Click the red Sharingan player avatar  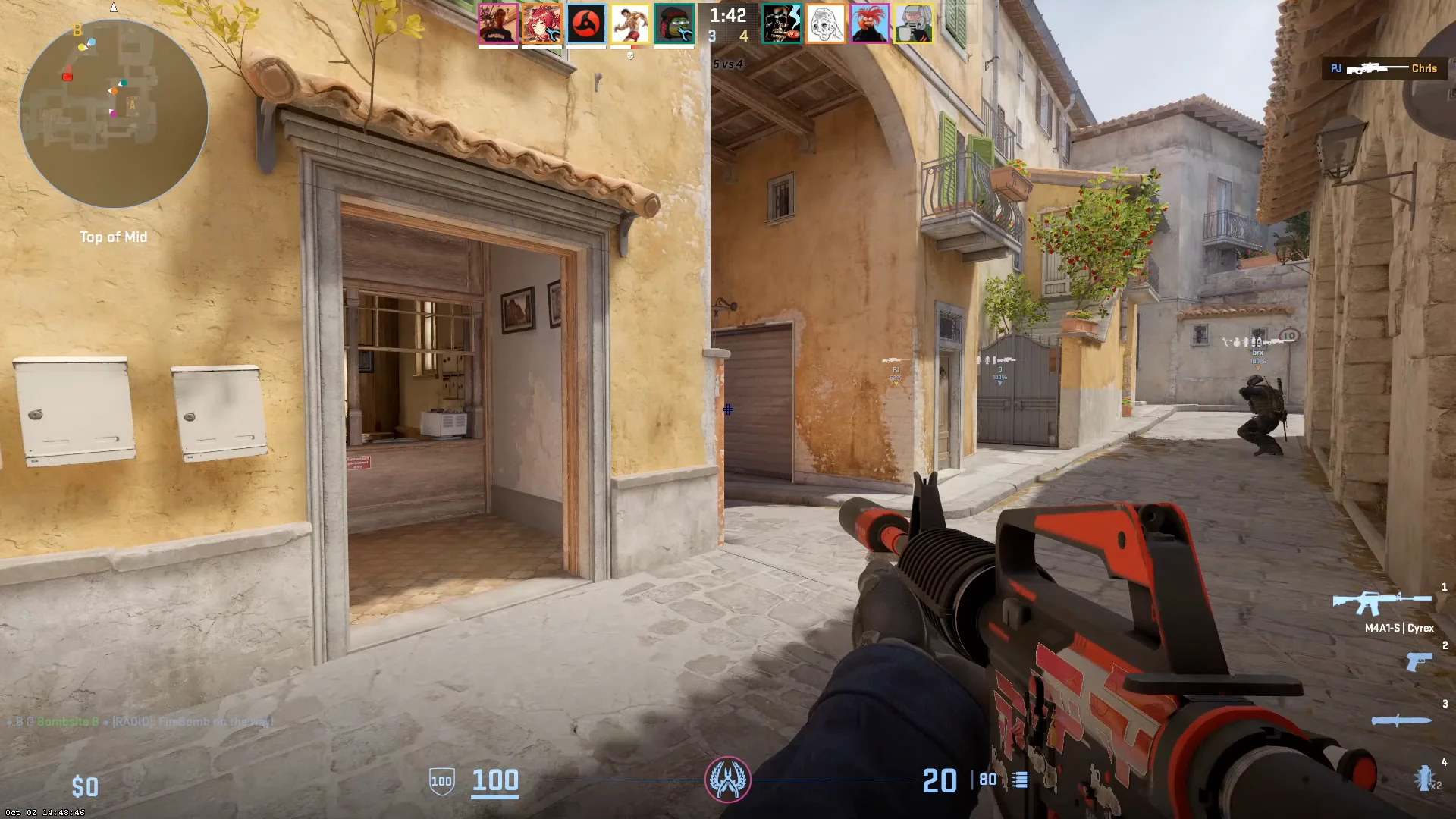(586, 24)
